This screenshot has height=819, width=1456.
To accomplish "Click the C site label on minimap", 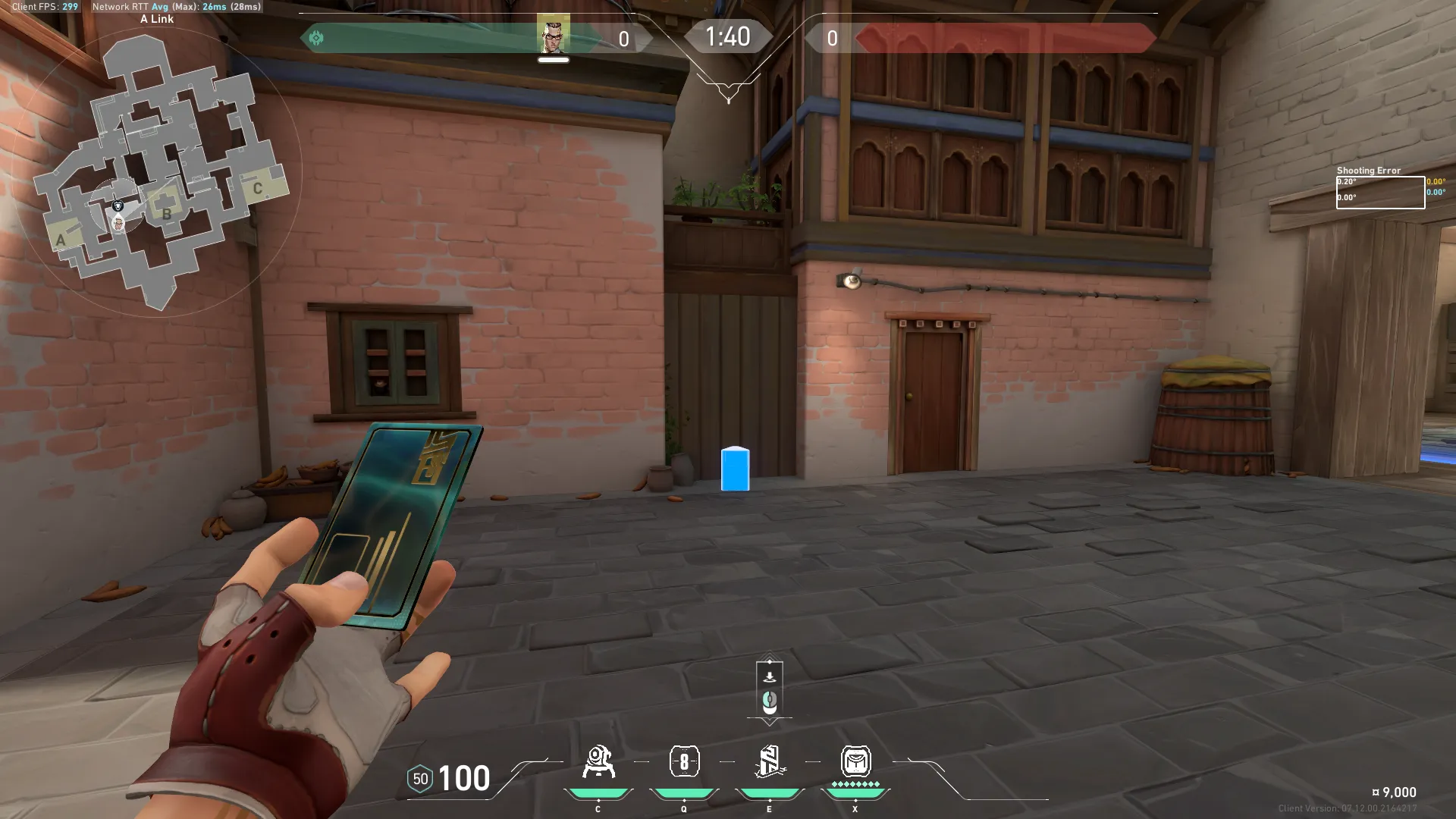I will pos(258,188).
